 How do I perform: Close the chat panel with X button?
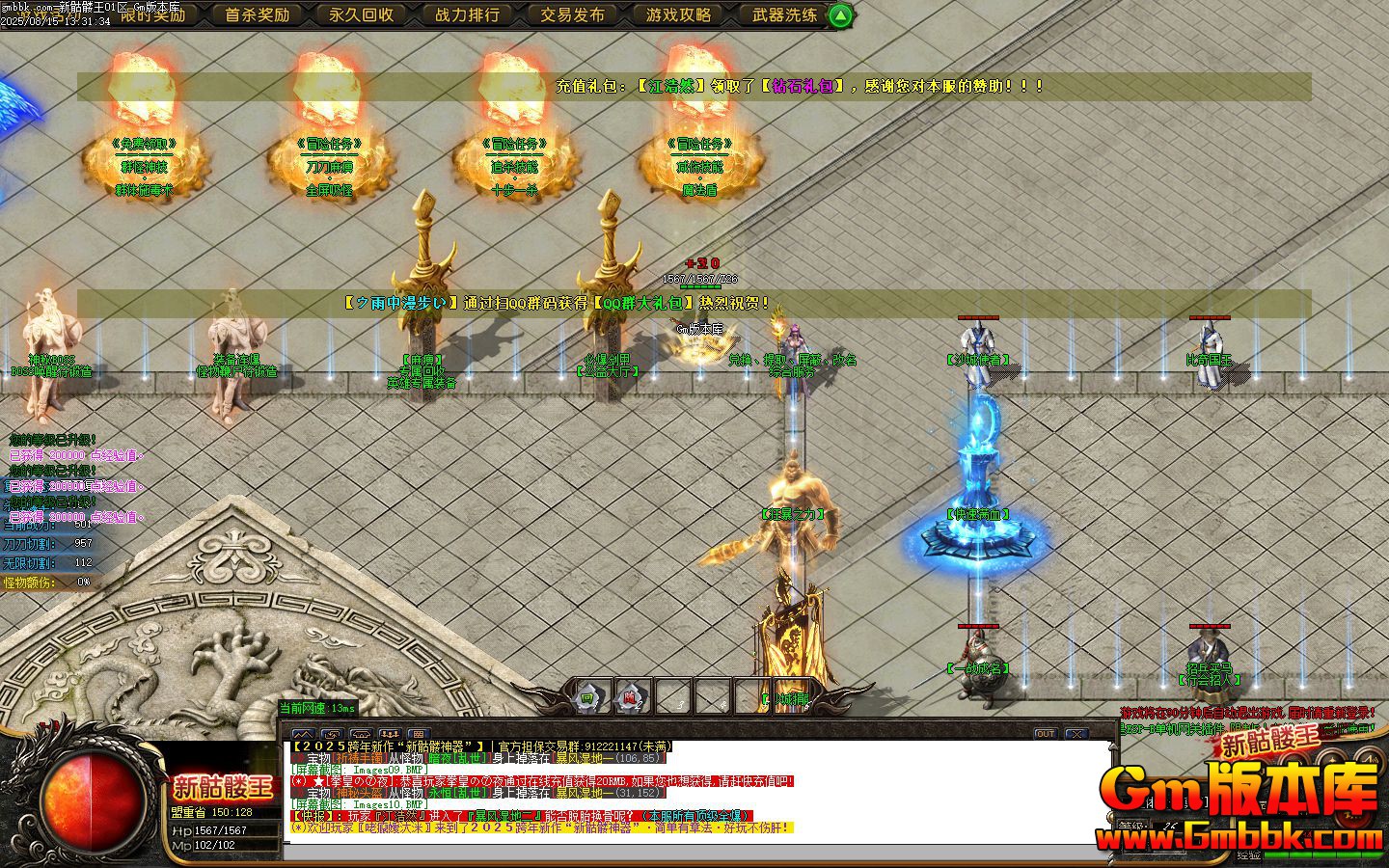pyautogui.click(x=1076, y=734)
